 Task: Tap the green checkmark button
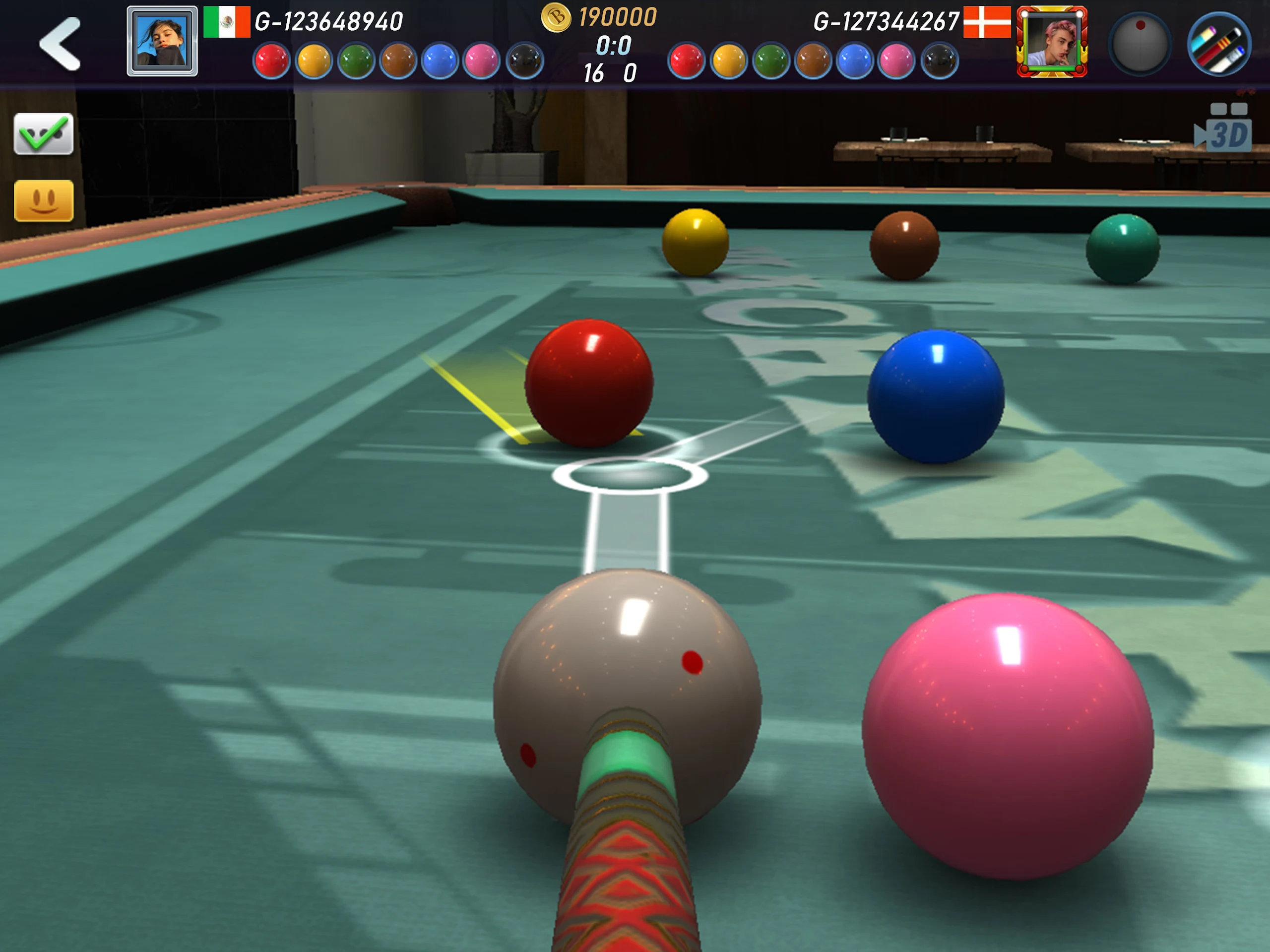44,134
